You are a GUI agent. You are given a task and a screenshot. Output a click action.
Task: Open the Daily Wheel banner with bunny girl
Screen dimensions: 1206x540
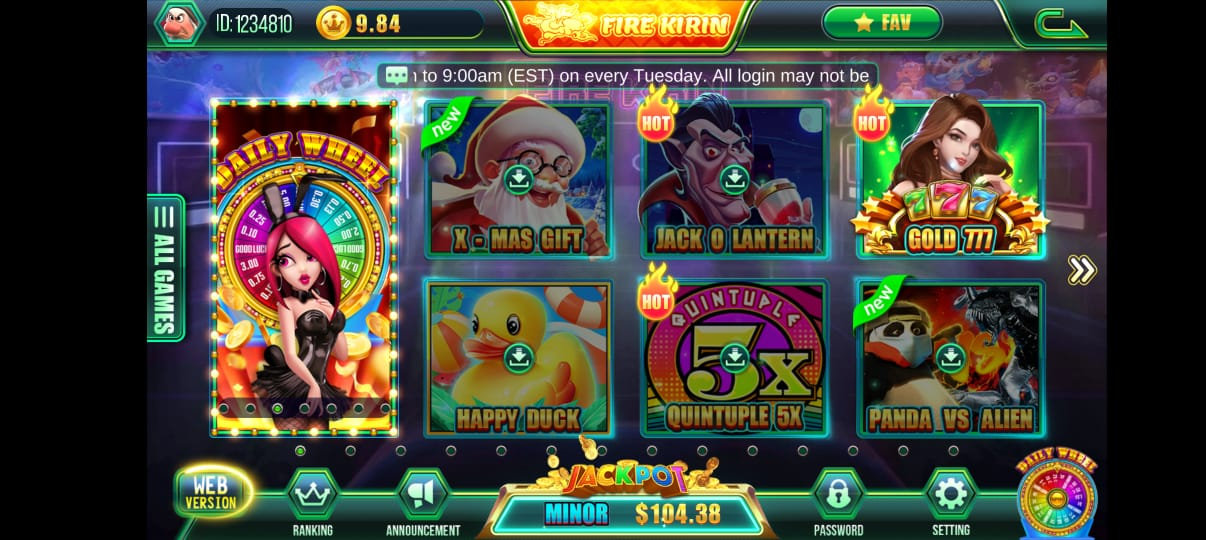(x=303, y=268)
